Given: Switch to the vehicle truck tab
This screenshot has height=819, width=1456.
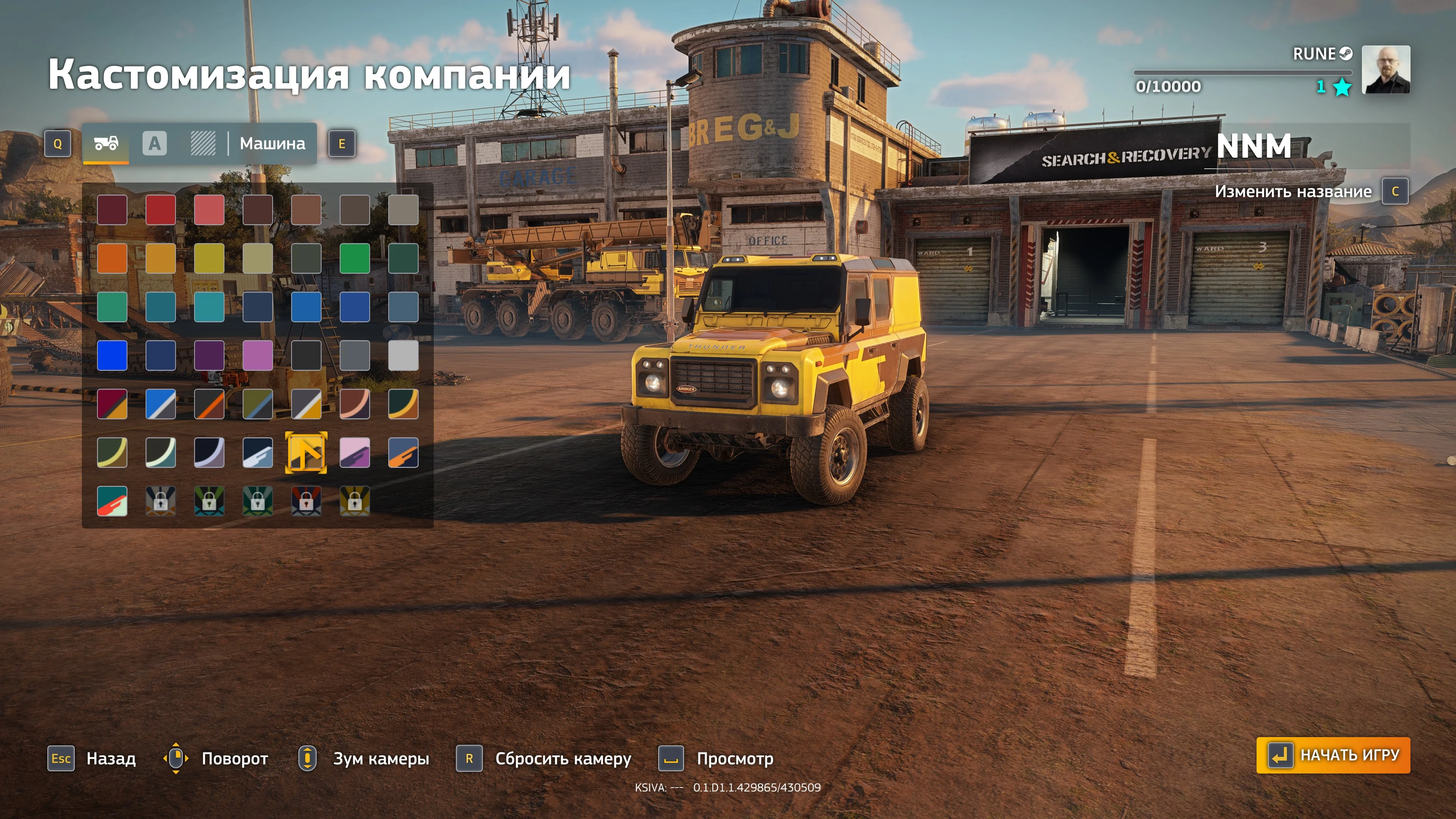Looking at the screenshot, I should (106, 144).
